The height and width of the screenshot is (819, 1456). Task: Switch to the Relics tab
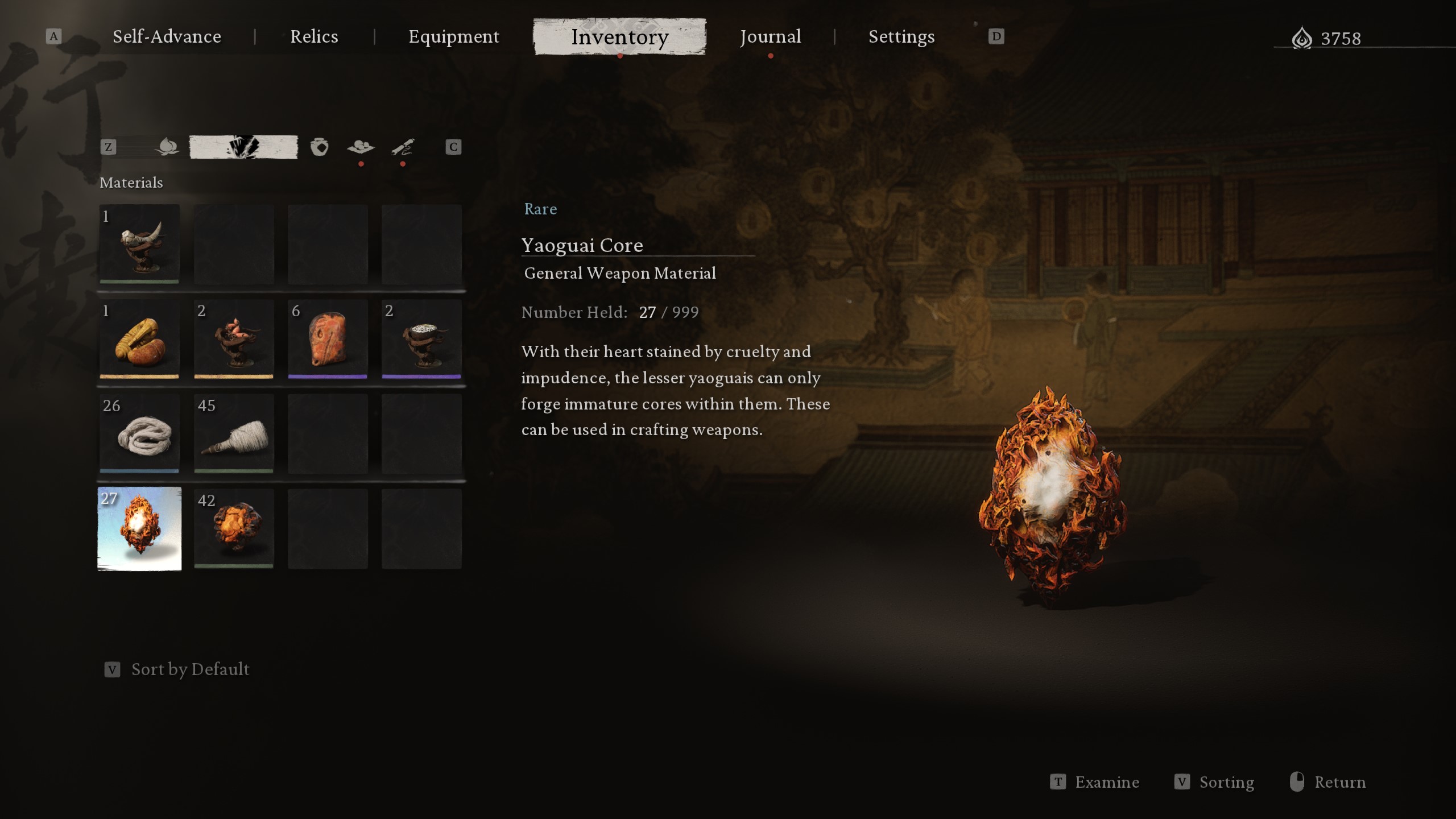coord(314,37)
